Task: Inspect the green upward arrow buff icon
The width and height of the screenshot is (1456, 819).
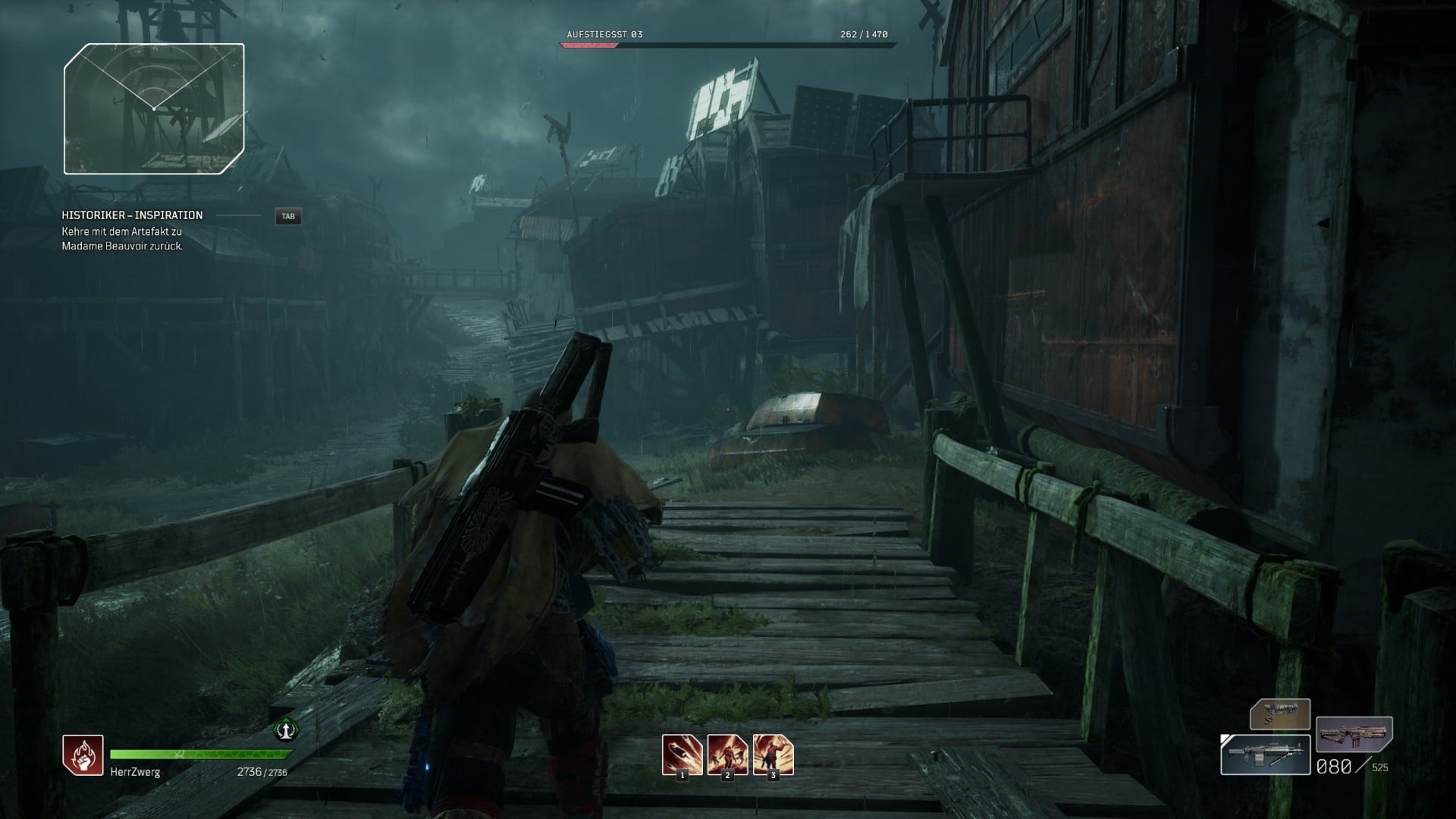Action: pos(285,730)
